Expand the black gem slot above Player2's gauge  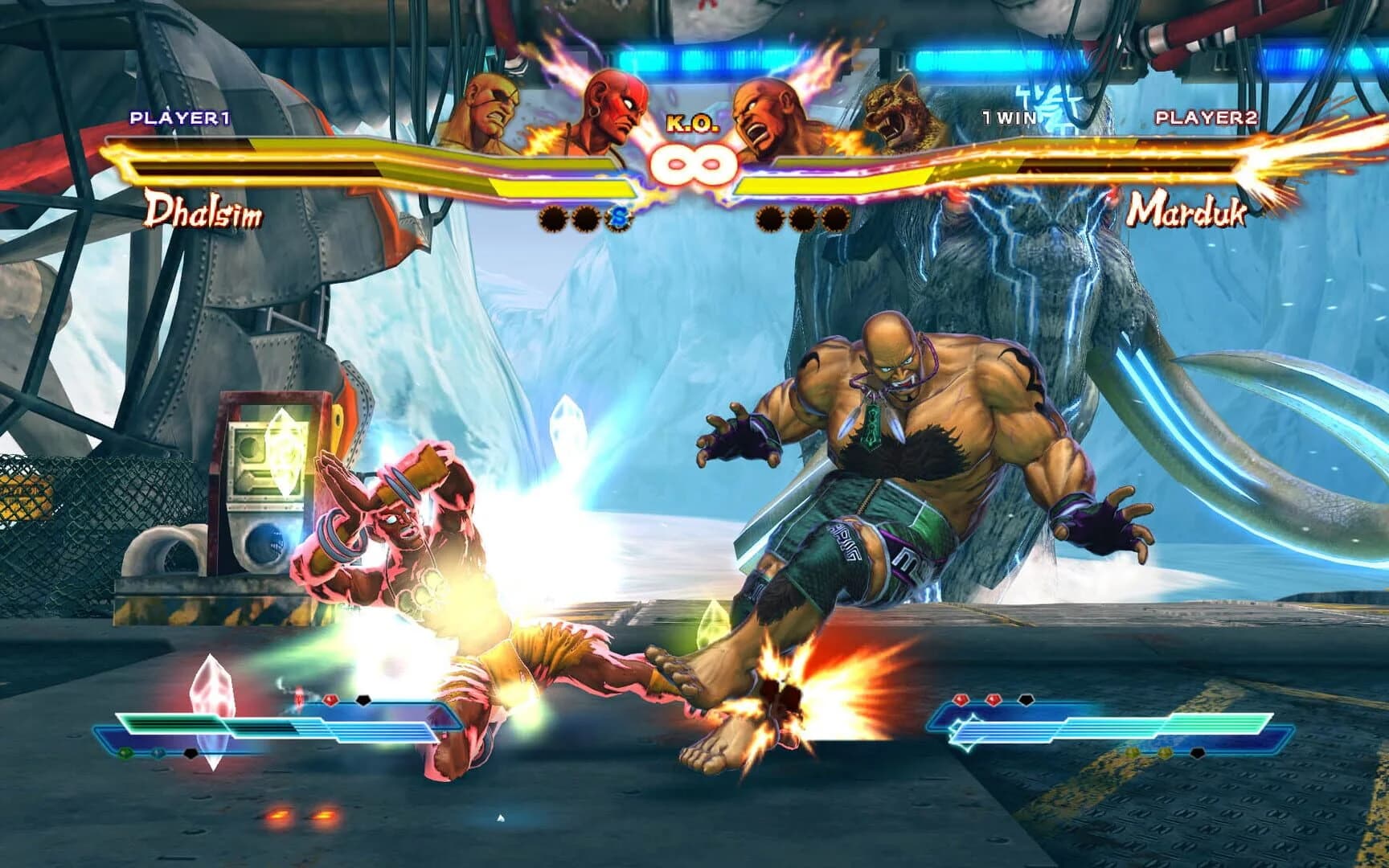[x=1026, y=700]
